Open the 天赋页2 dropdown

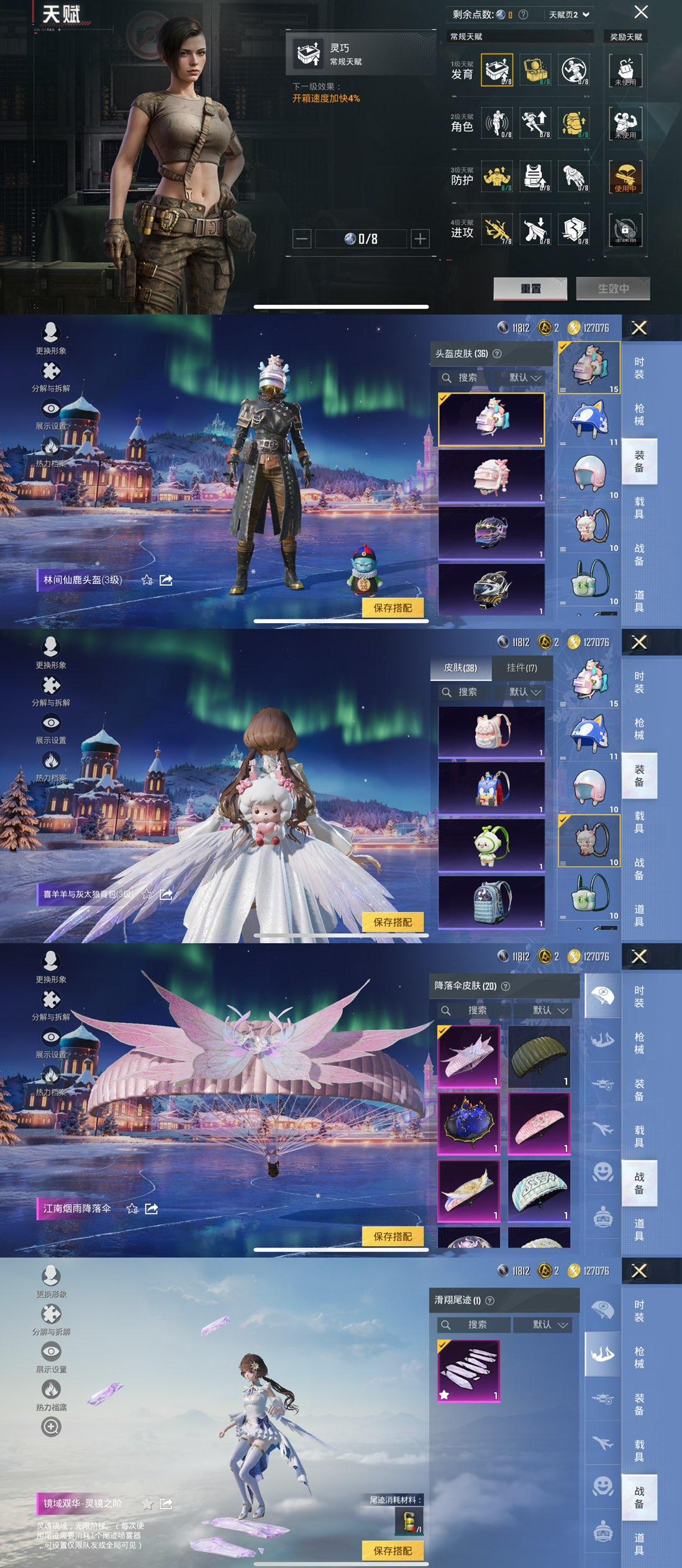(568, 14)
